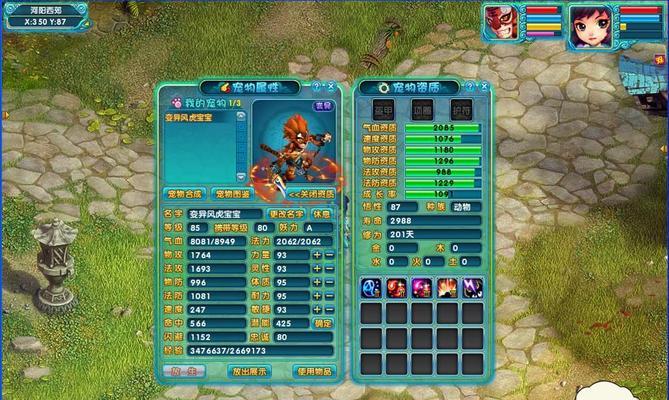The width and height of the screenshot is (669, 400).
Task: Remove a point from 敏捷 agility
Action: 329,309
